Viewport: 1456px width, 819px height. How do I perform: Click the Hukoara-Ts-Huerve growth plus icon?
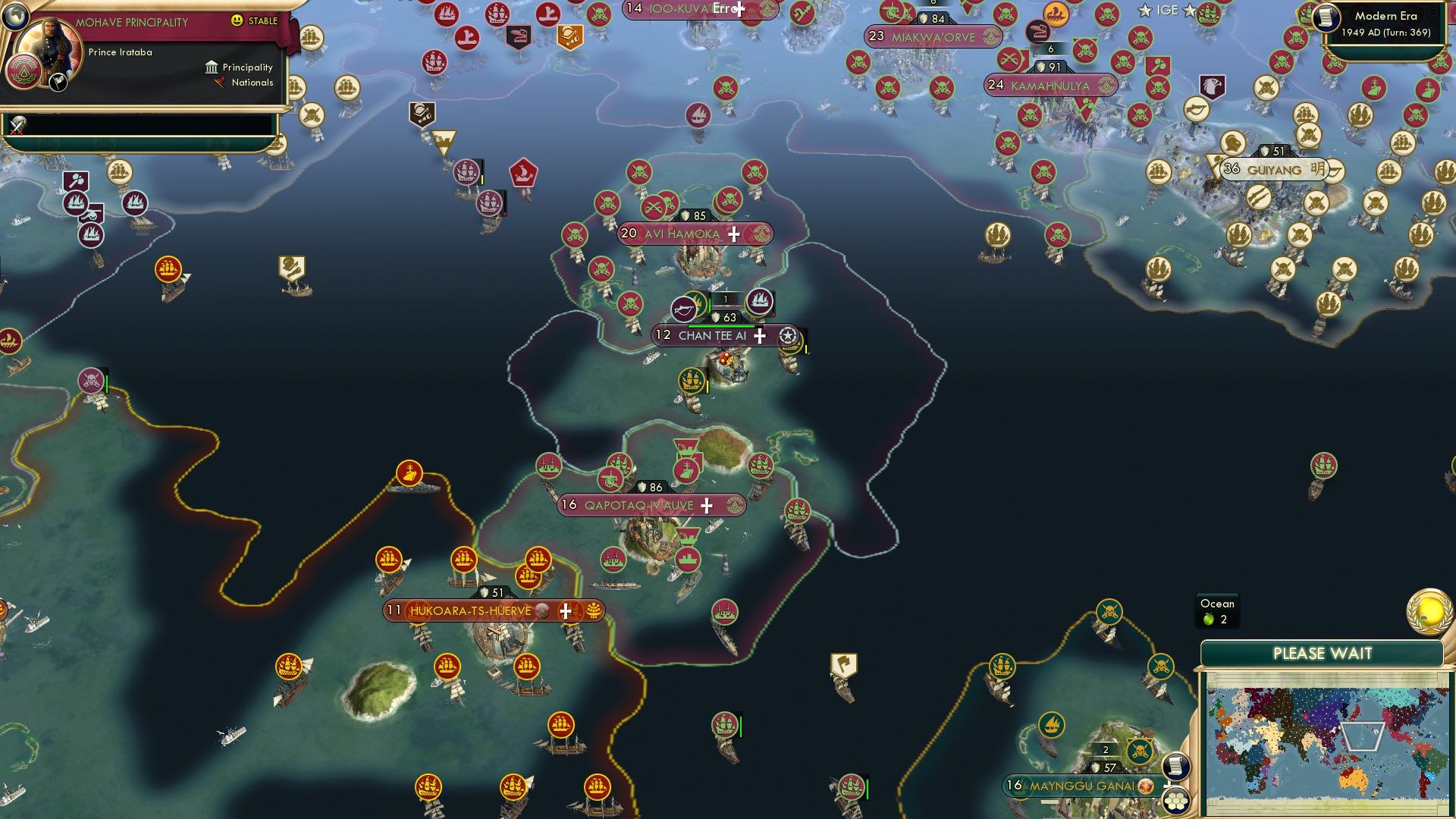[565, 610]
